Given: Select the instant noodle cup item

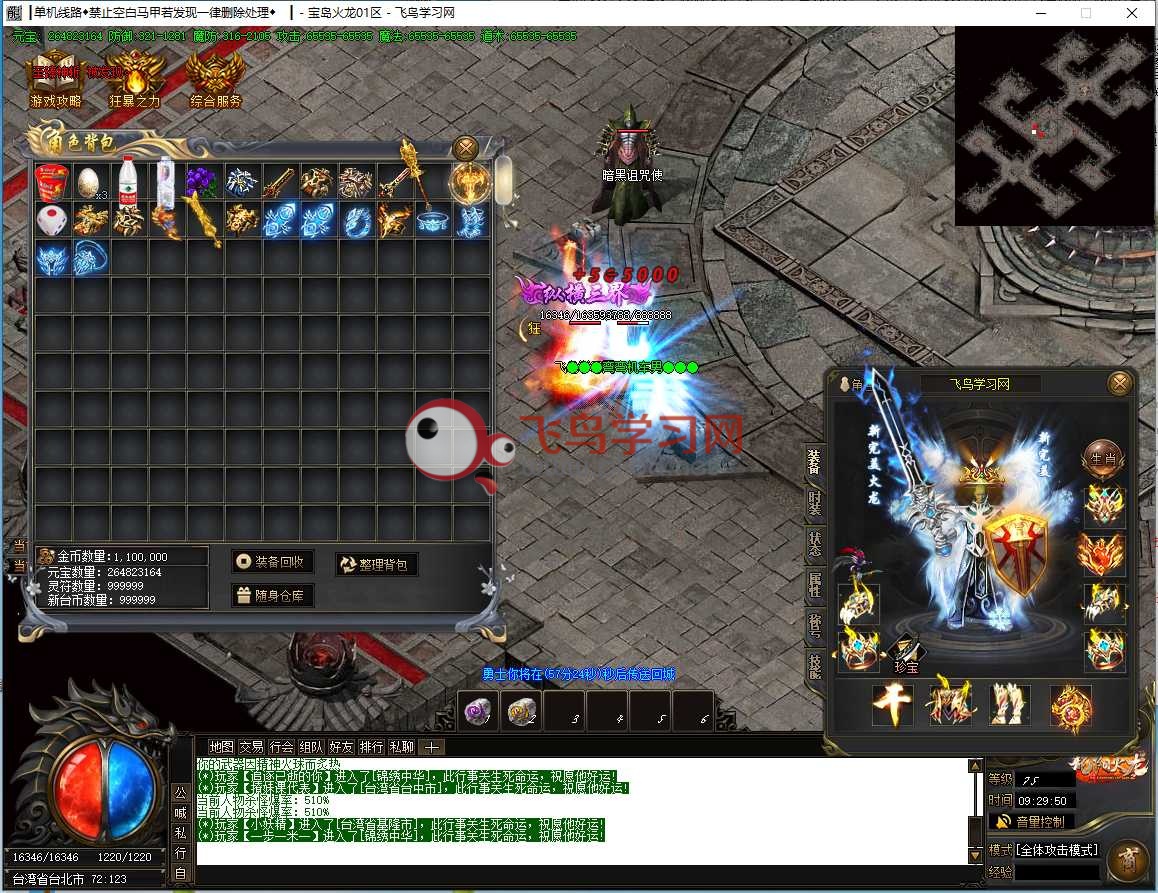Looking at the screenshot, I should 52,182.
